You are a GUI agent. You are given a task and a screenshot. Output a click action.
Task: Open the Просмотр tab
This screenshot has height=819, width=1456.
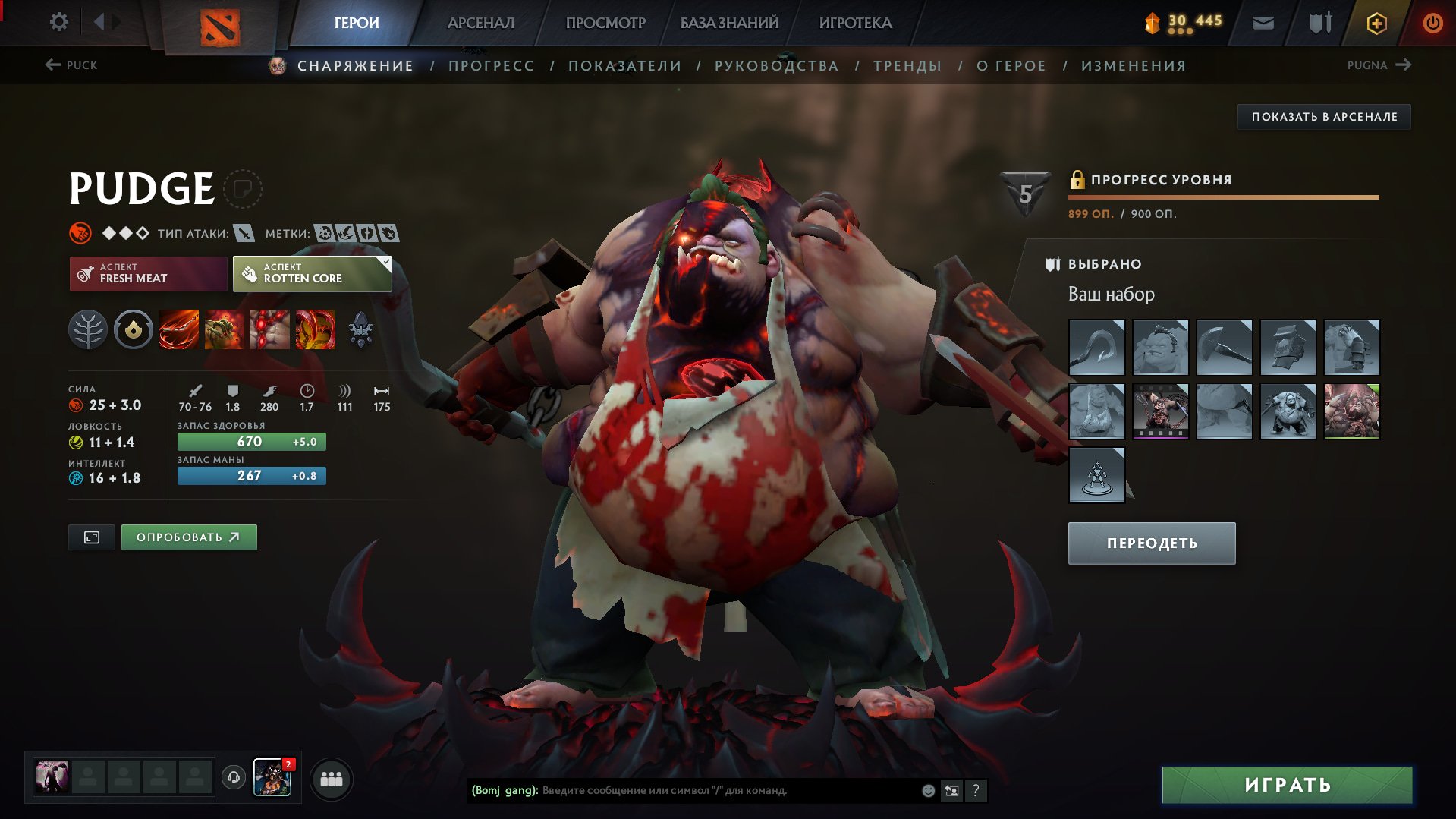pos(605,23)
